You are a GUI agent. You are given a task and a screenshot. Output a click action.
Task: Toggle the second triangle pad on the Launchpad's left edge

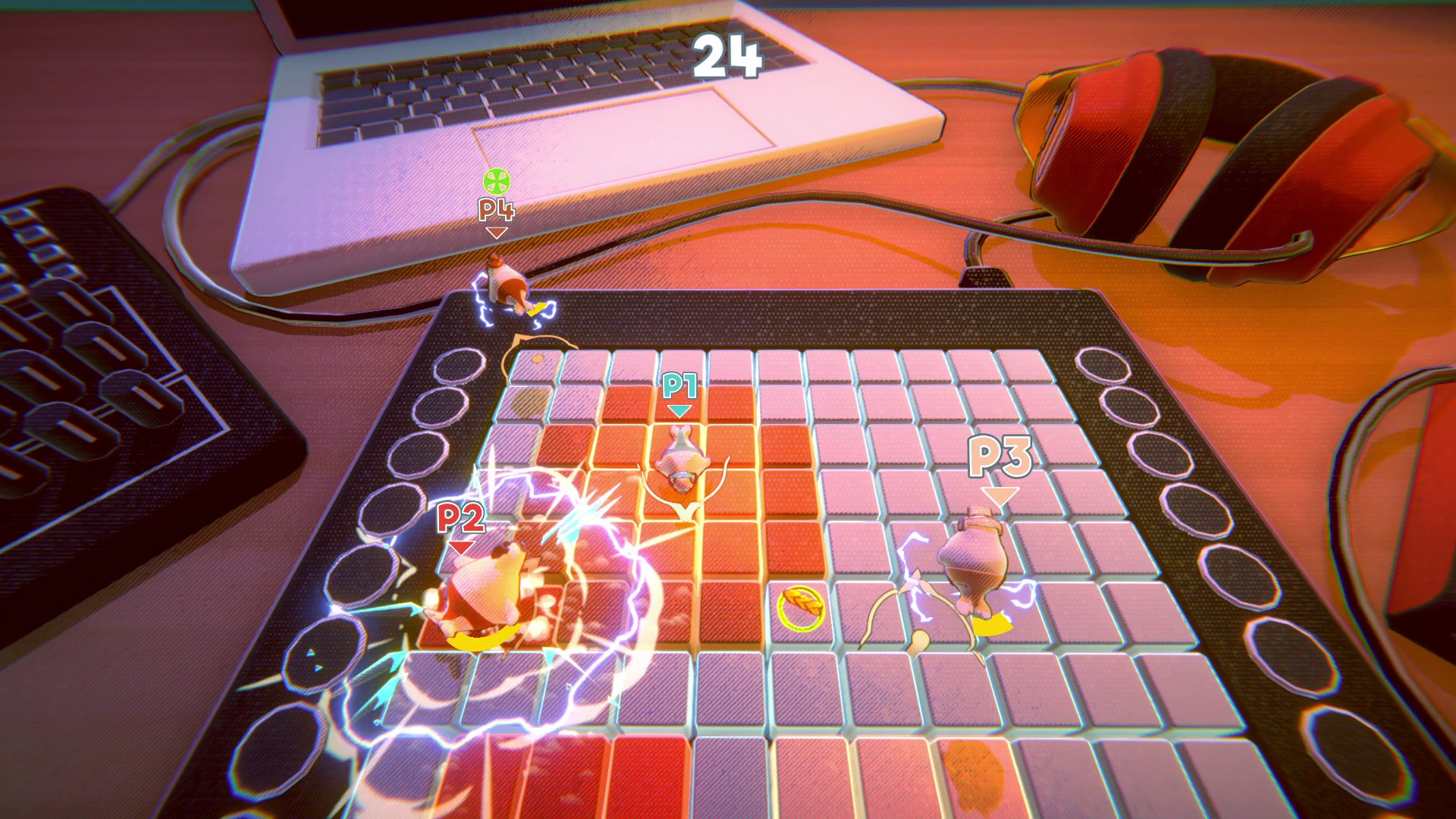click(318, 667)
